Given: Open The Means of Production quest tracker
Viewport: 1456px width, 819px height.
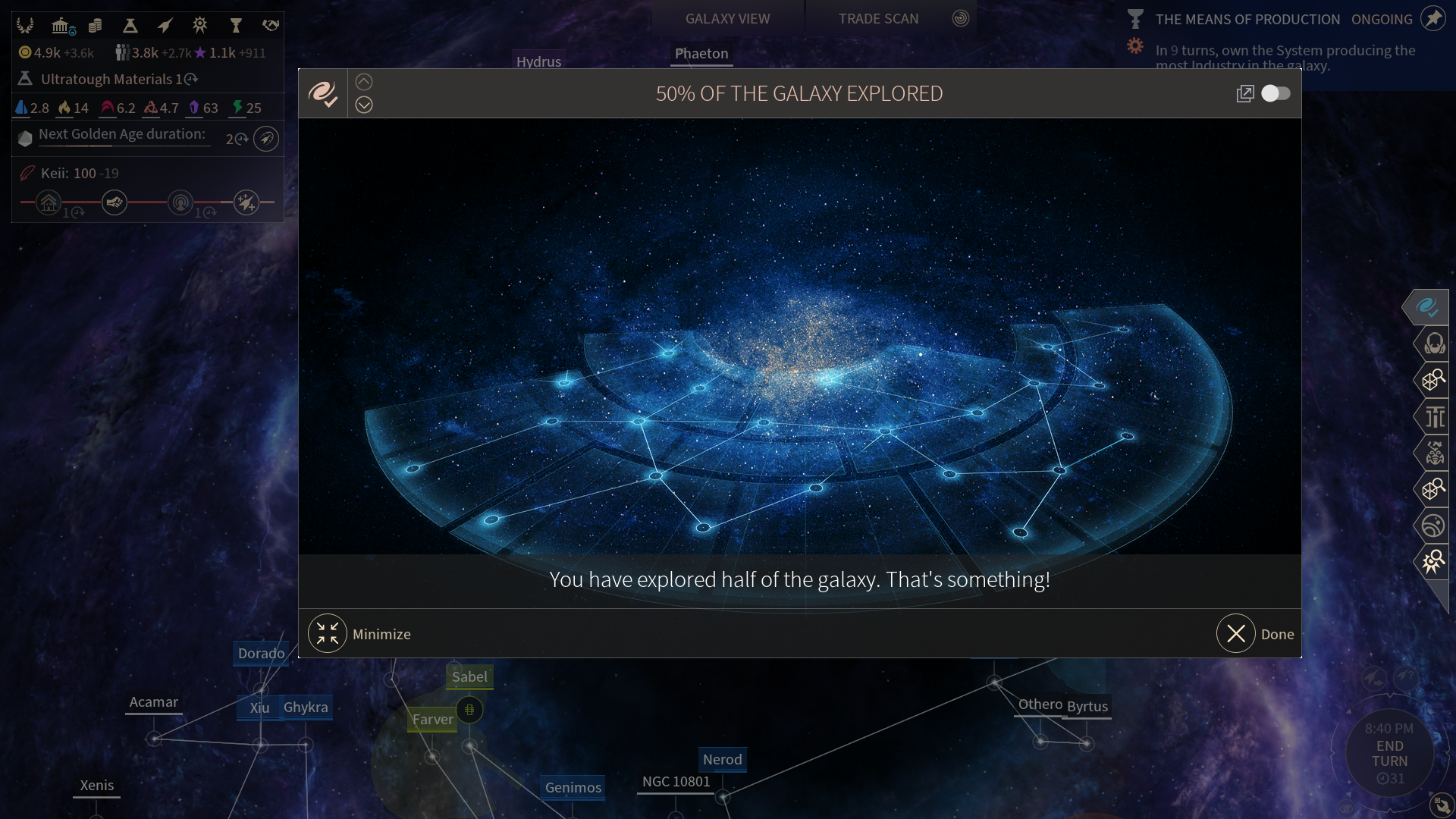Looking at the screenshot, I should point(1247,19).
